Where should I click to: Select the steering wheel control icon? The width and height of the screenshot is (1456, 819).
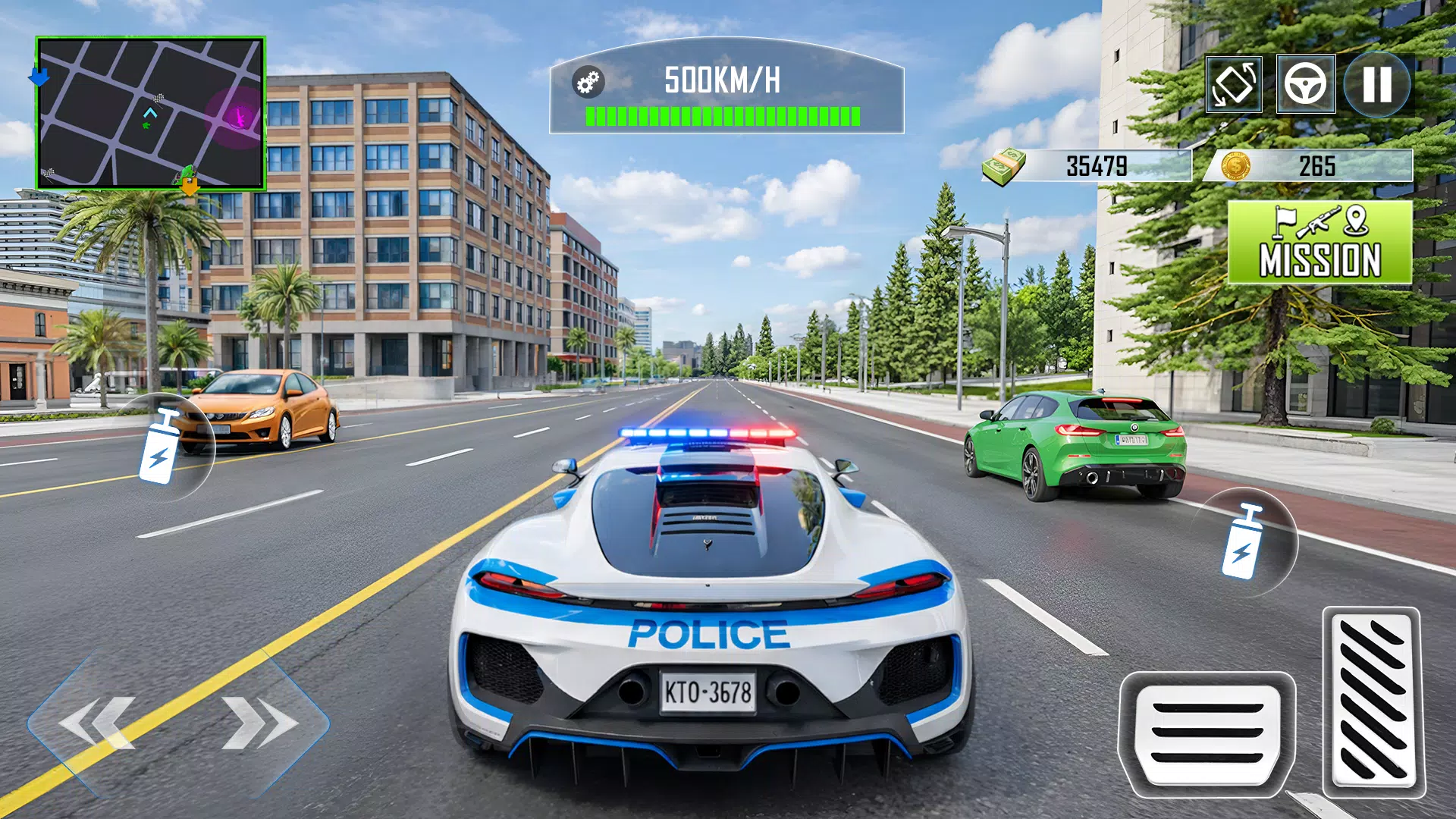pyautogui.click(x=1306, y=83)
